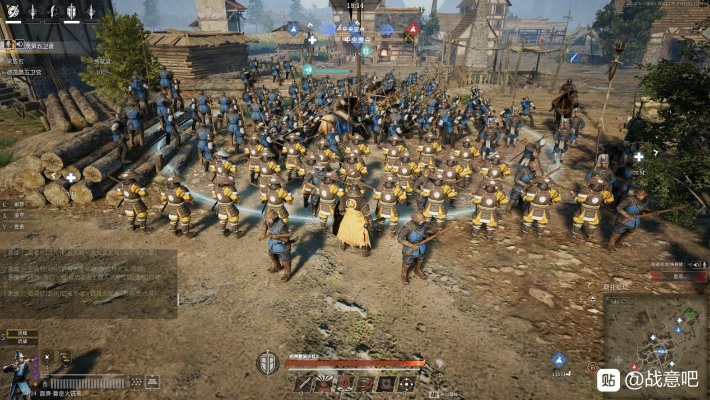Toggle the speaker icon beside the microphone
The height and width of the screenshot is (400, 710).
click(x=19, y=44)
